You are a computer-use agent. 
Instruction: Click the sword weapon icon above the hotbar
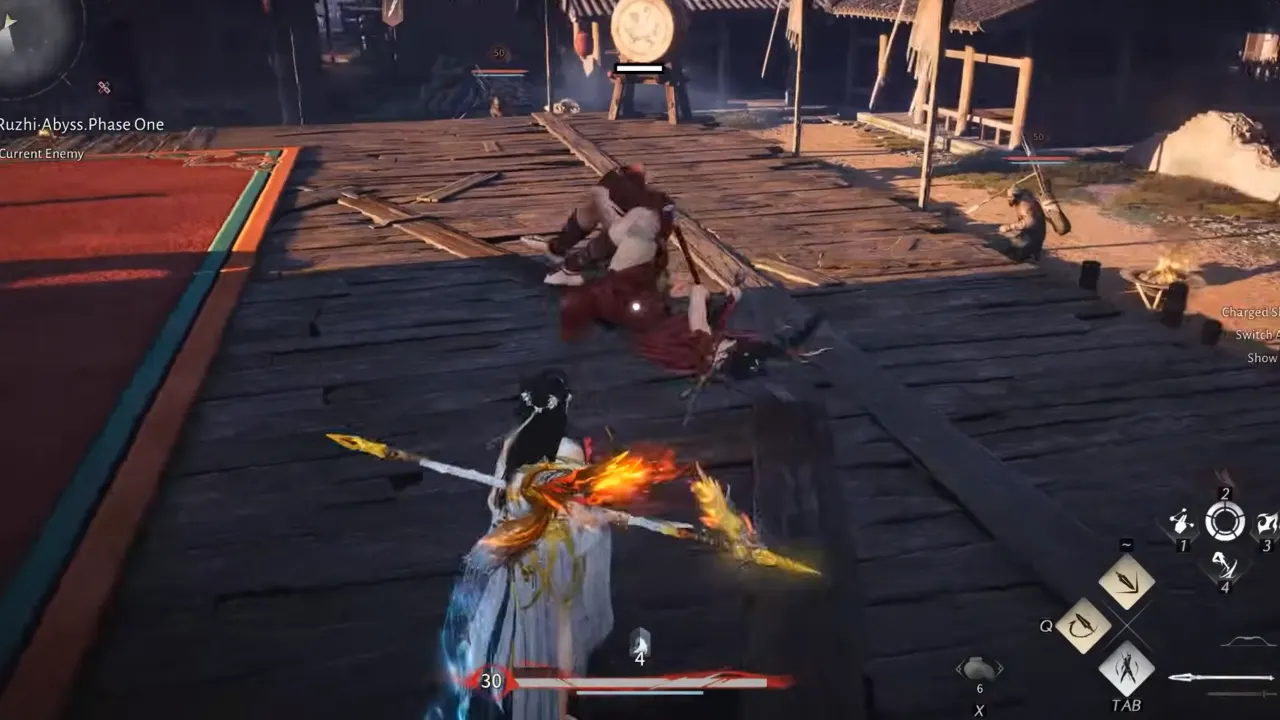[1128, 580]
